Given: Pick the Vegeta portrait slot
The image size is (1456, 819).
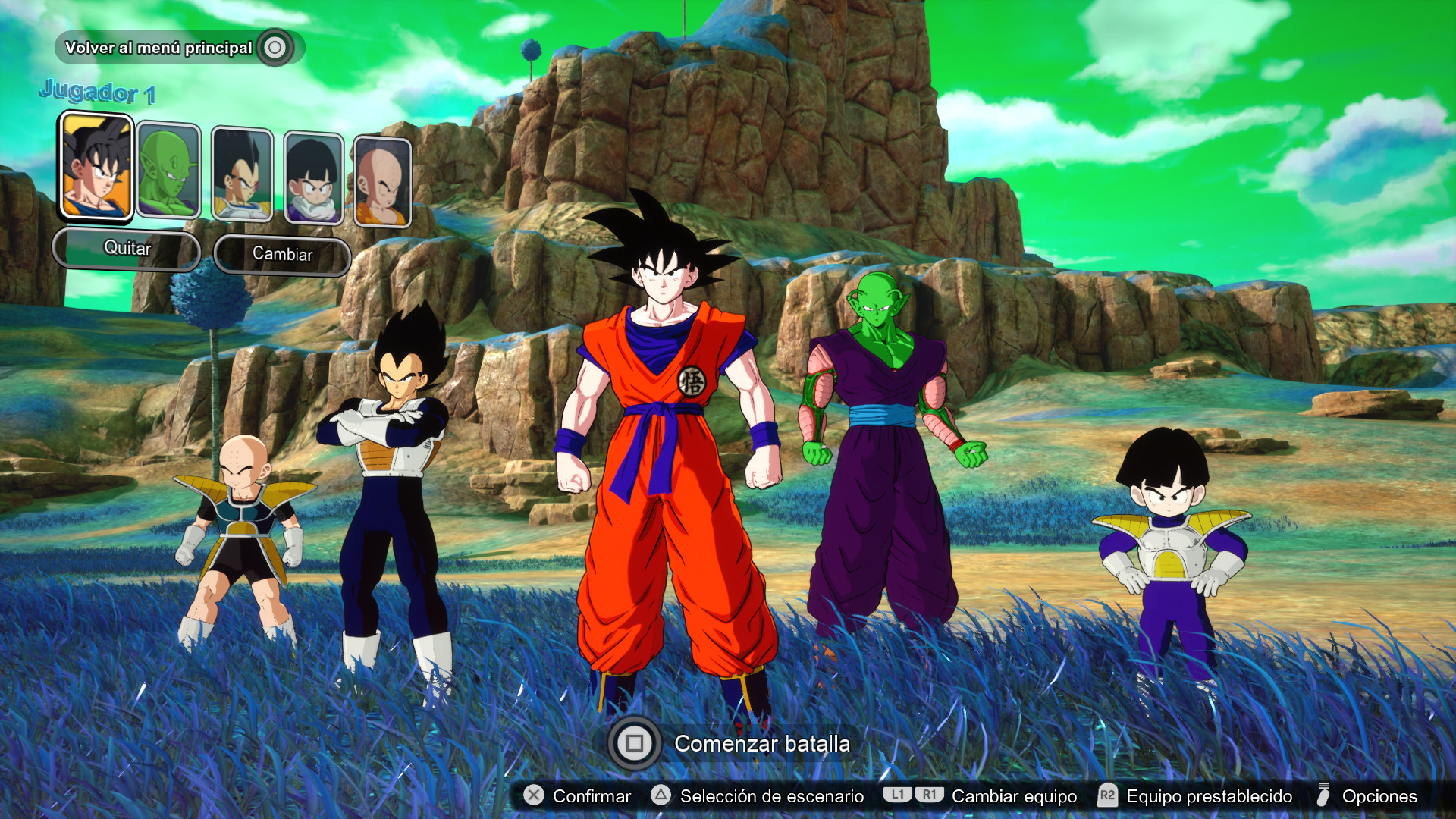Looking at the screenshot, I should tap(242, 175).
